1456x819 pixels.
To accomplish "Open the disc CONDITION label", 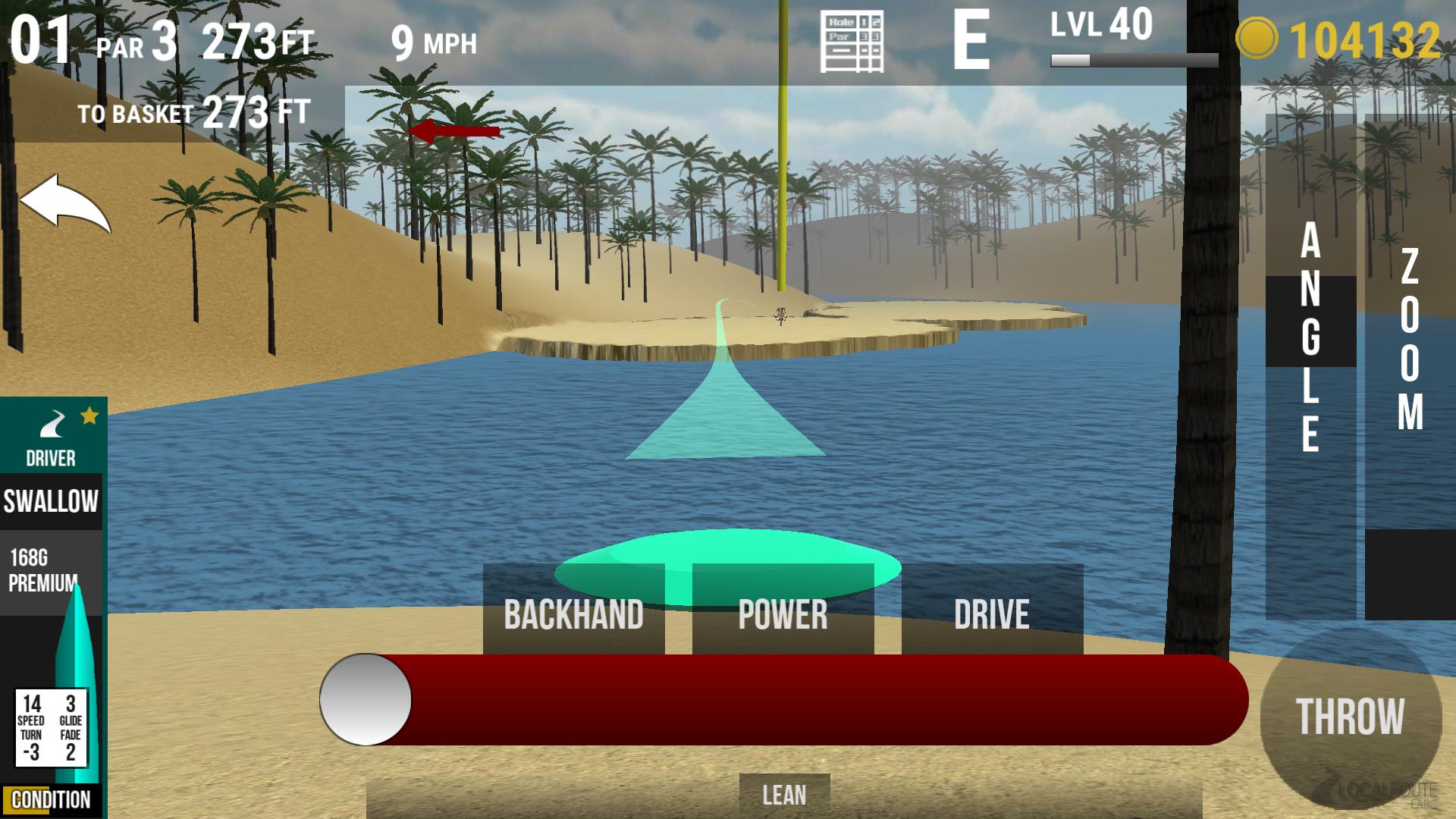I will [51, 800].
